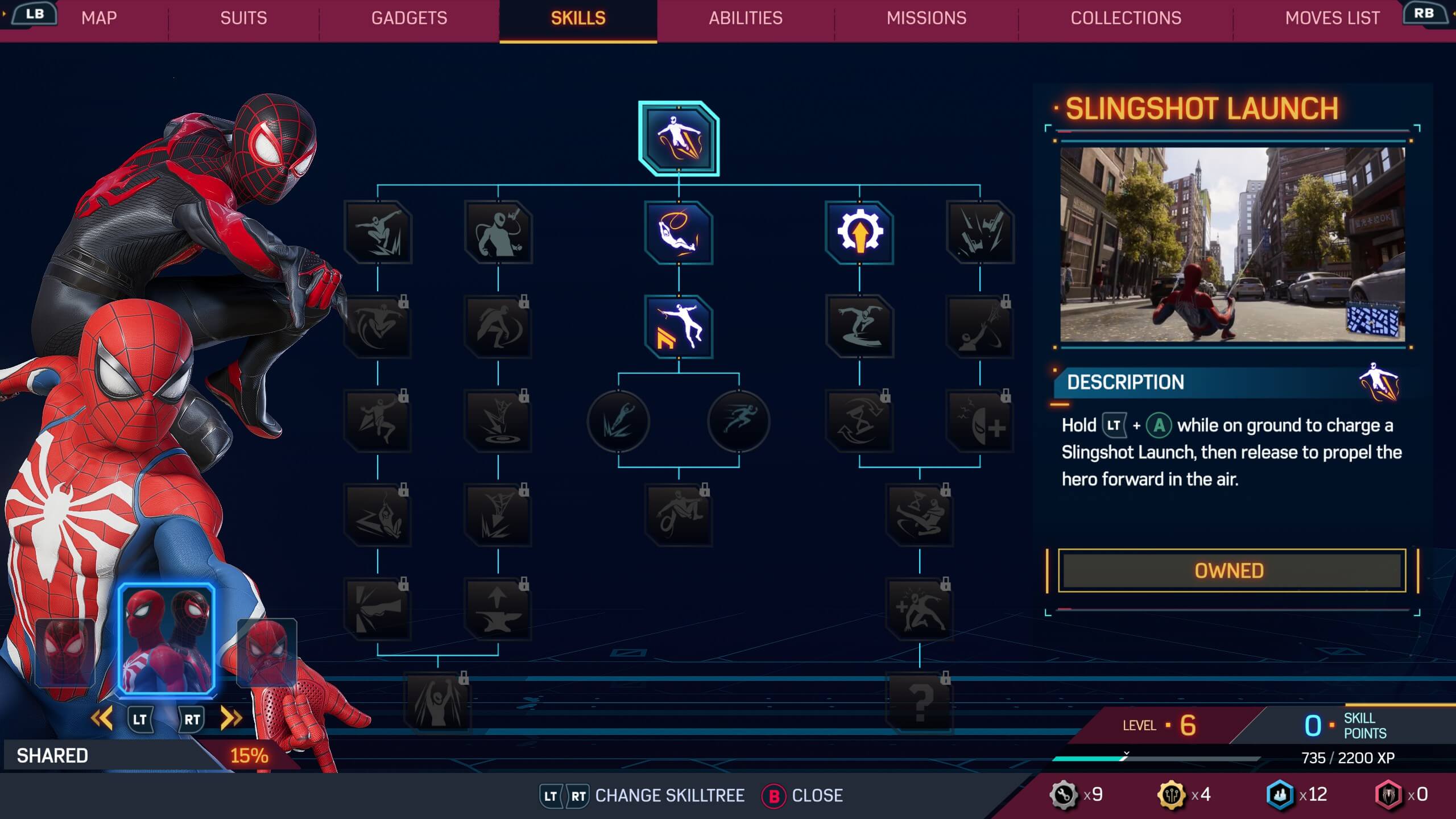
Task: Switch to Peter Parker skill tree portrait
Action: (267, 652)
